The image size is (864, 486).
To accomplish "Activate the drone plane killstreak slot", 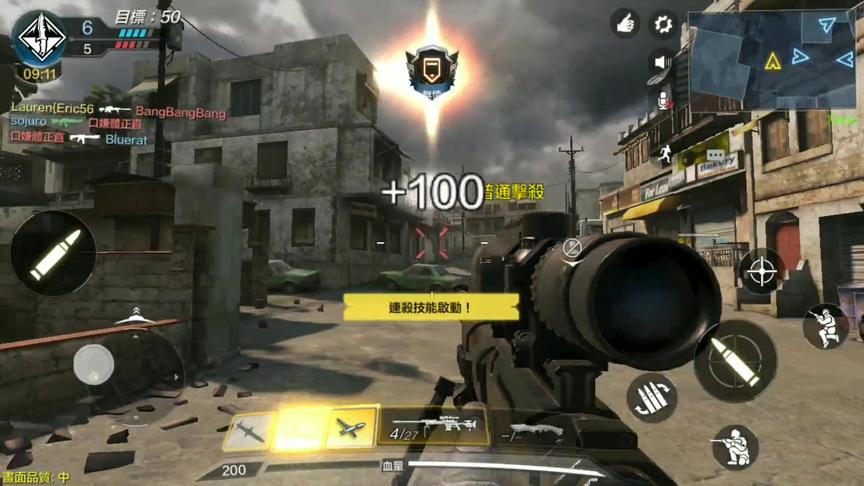I will 352,428.
